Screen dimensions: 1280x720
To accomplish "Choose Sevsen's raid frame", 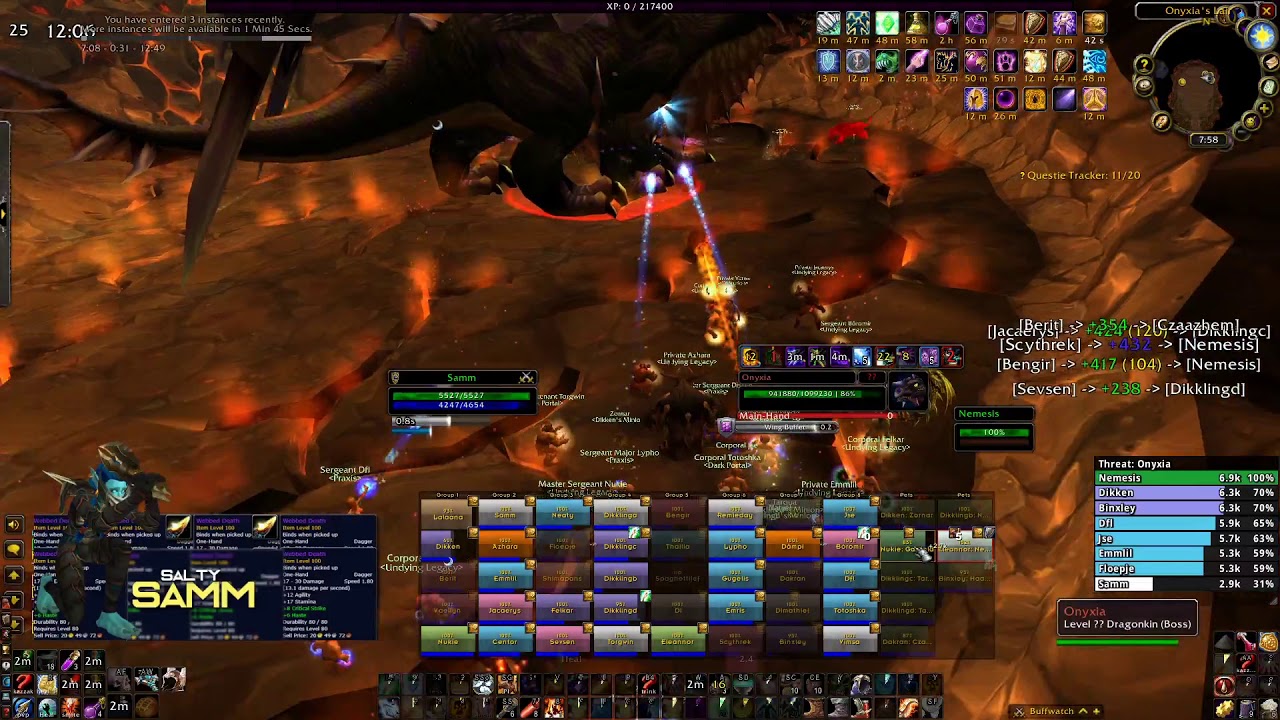I will (x=562, y=640).
